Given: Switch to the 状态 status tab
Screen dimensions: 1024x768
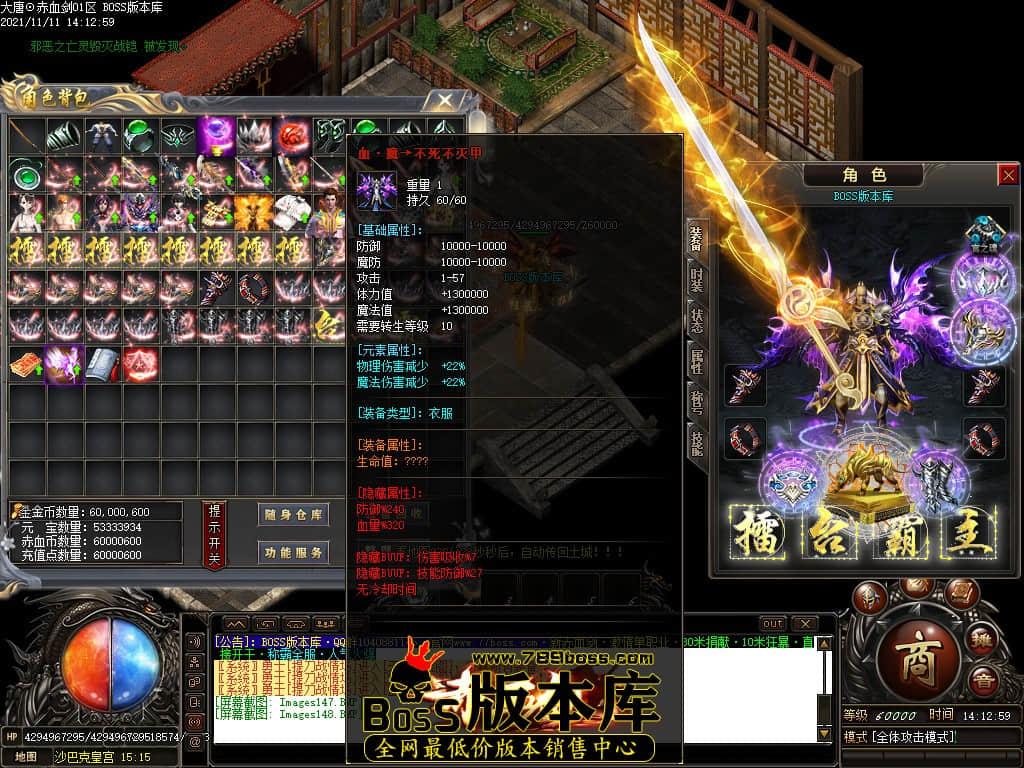Looking at the screenshot, I should coord(697,320).
